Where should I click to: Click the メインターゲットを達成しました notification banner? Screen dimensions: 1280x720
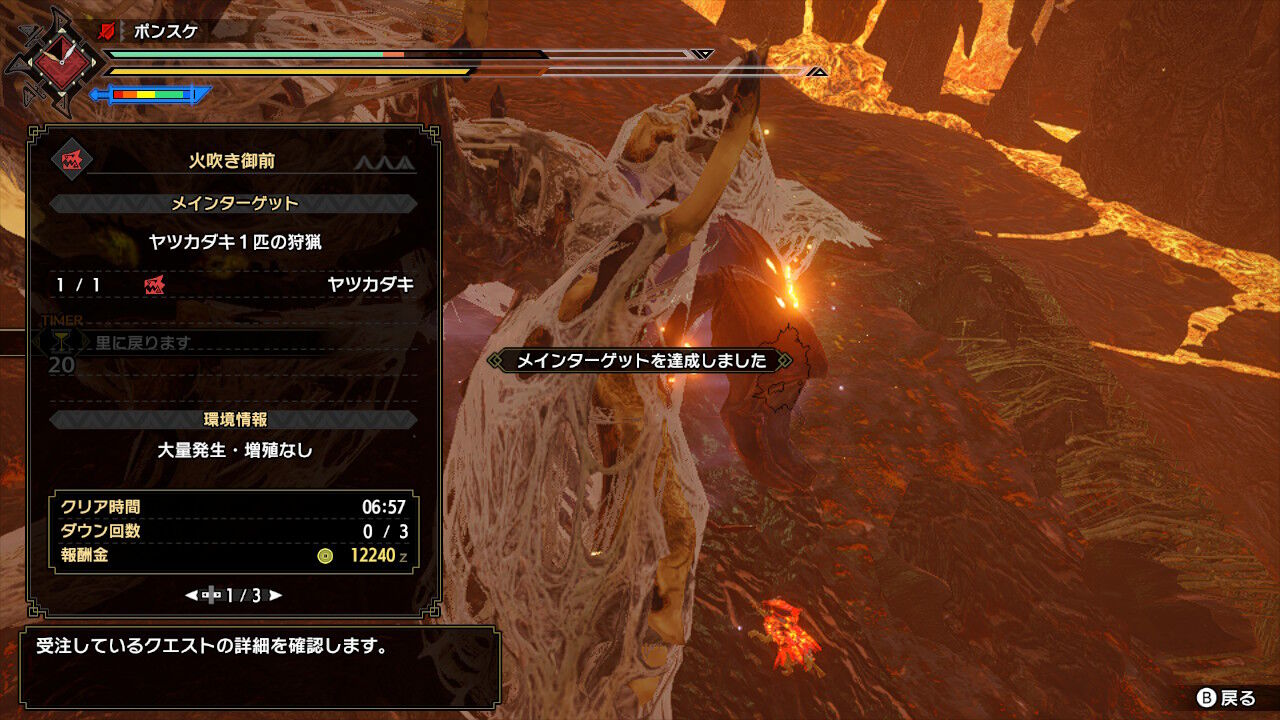tap(640, 361)
